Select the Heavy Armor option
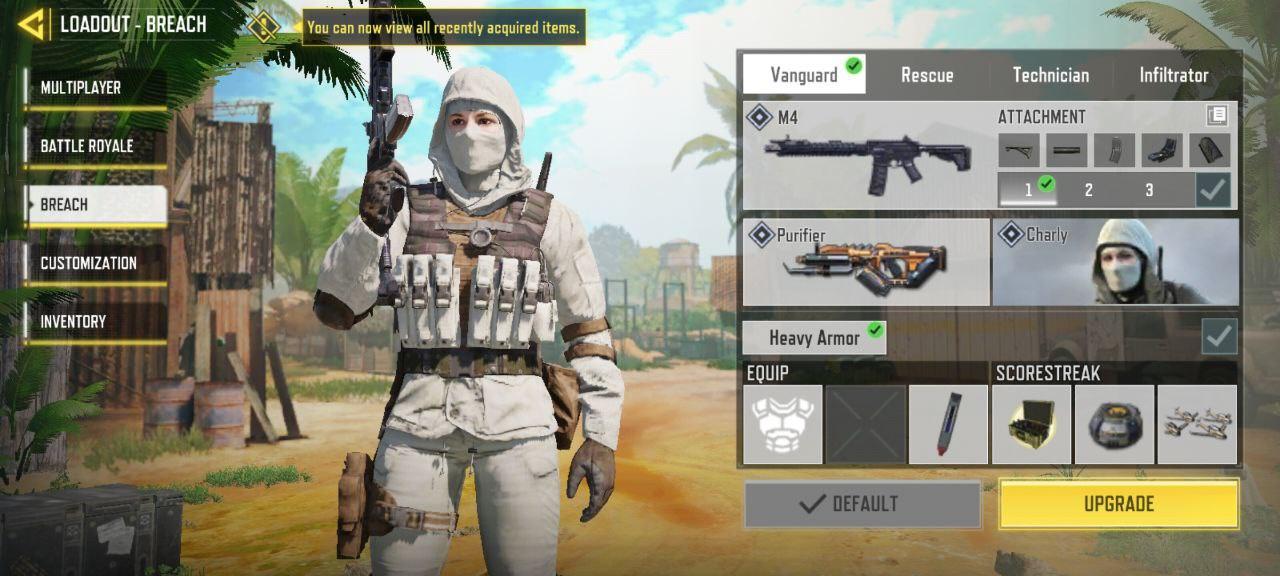Image resolution: width=1280 pixels, height=576 pixels. click(814, 338)
